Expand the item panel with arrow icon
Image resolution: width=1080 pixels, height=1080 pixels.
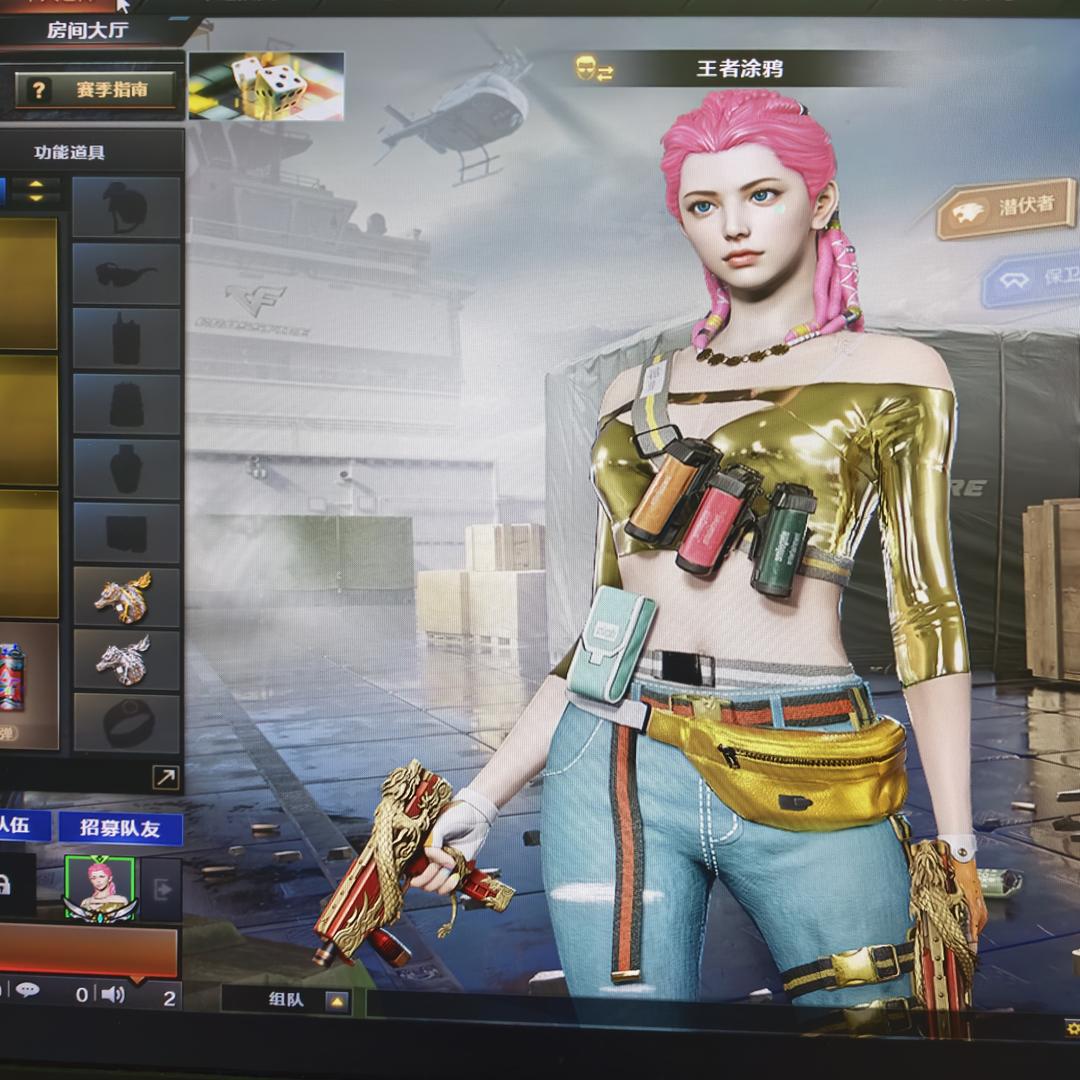(x=165, y=777)
